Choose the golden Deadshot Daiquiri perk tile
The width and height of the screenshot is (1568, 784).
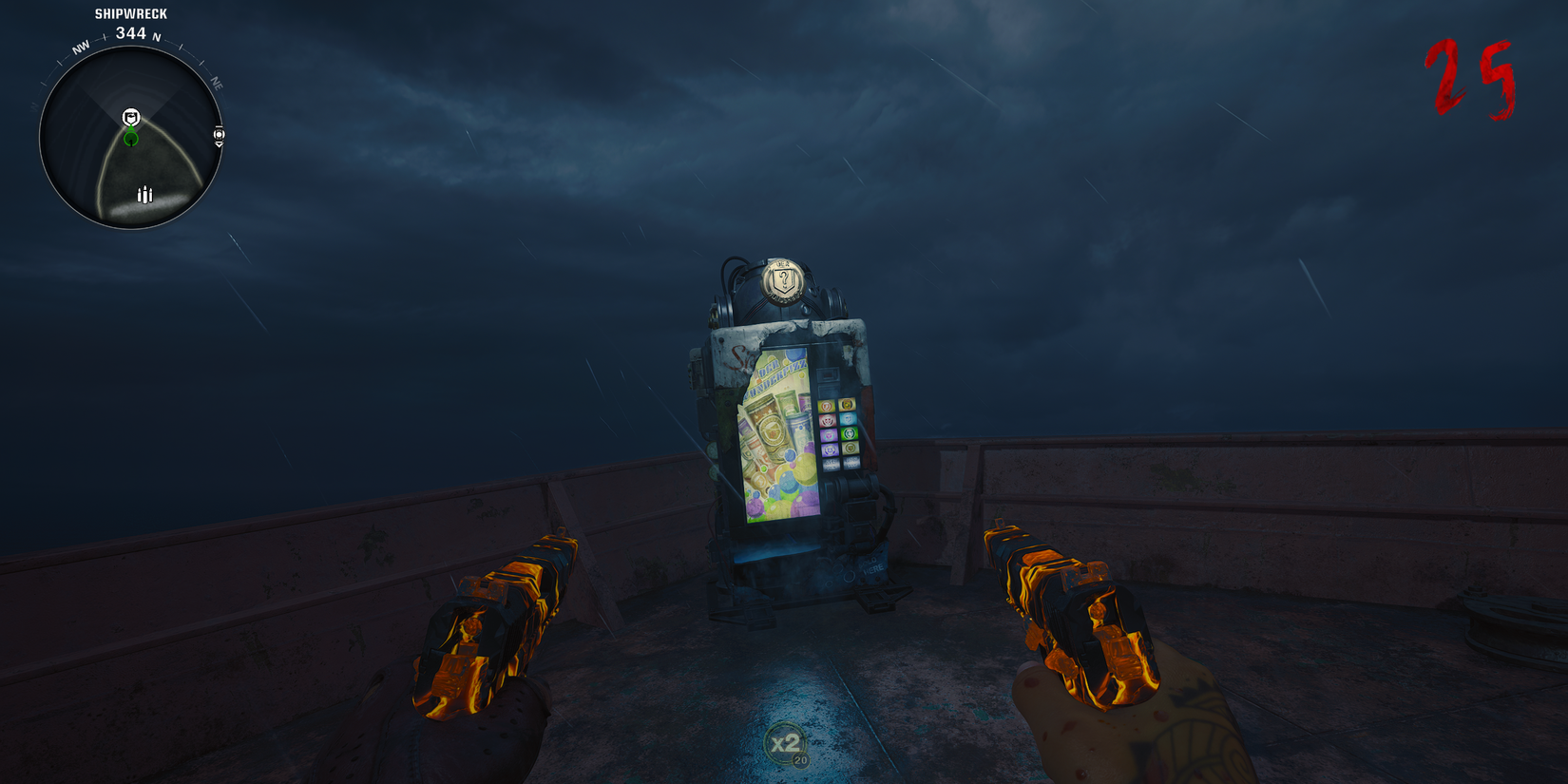pos(848,405)
